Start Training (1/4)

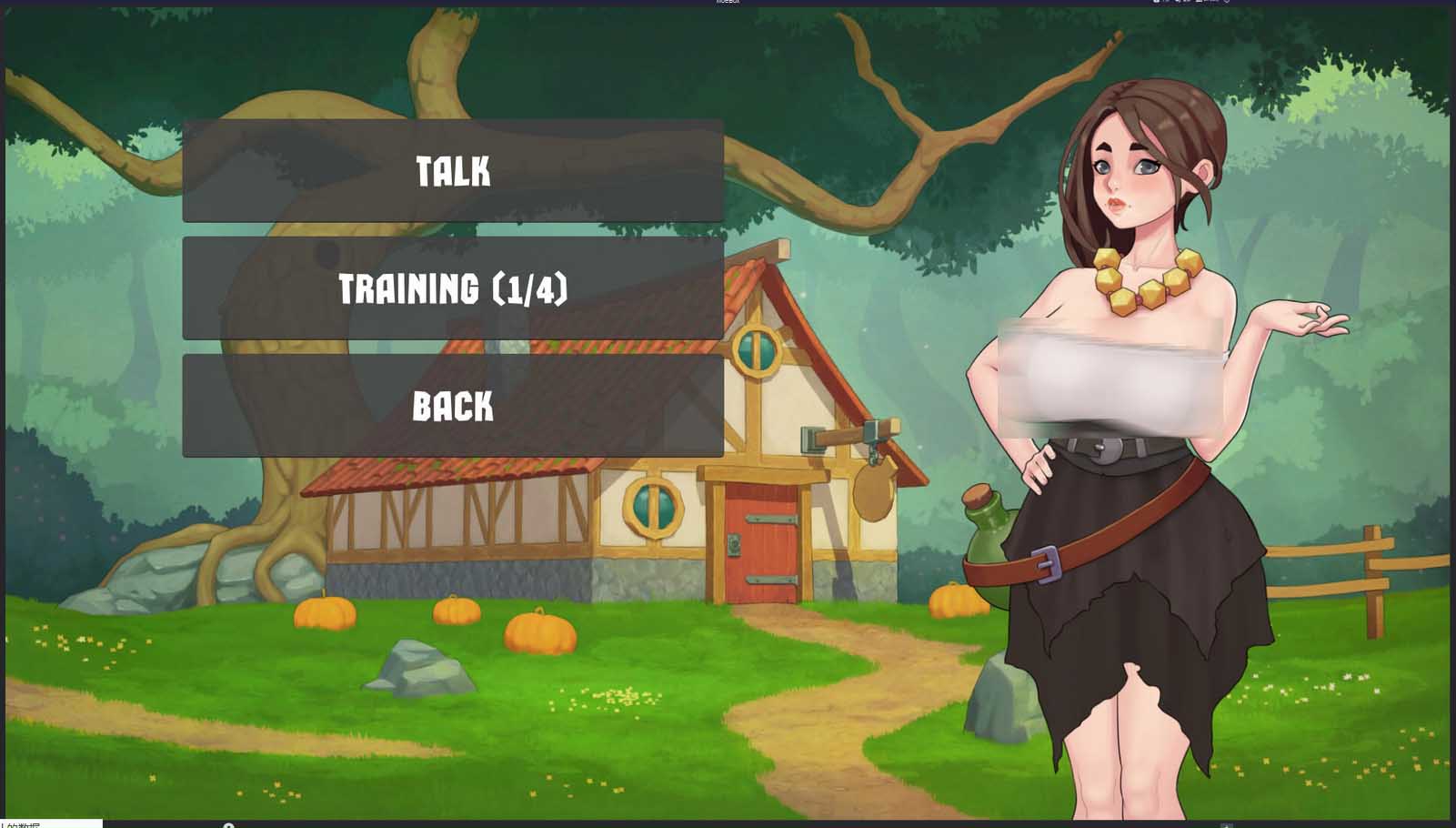tap(453, 288)
